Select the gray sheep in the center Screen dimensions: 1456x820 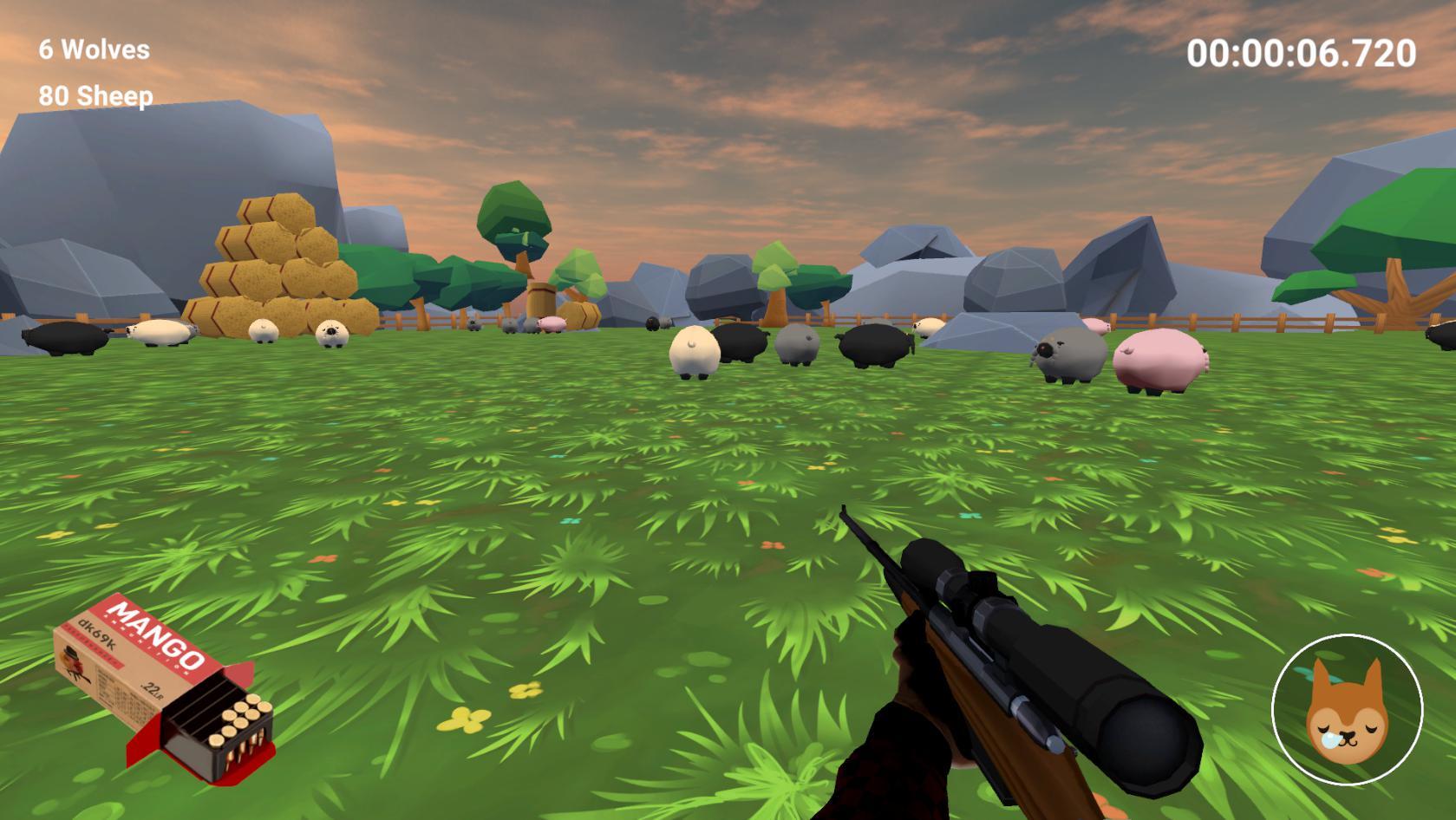[x=798, y=347]
